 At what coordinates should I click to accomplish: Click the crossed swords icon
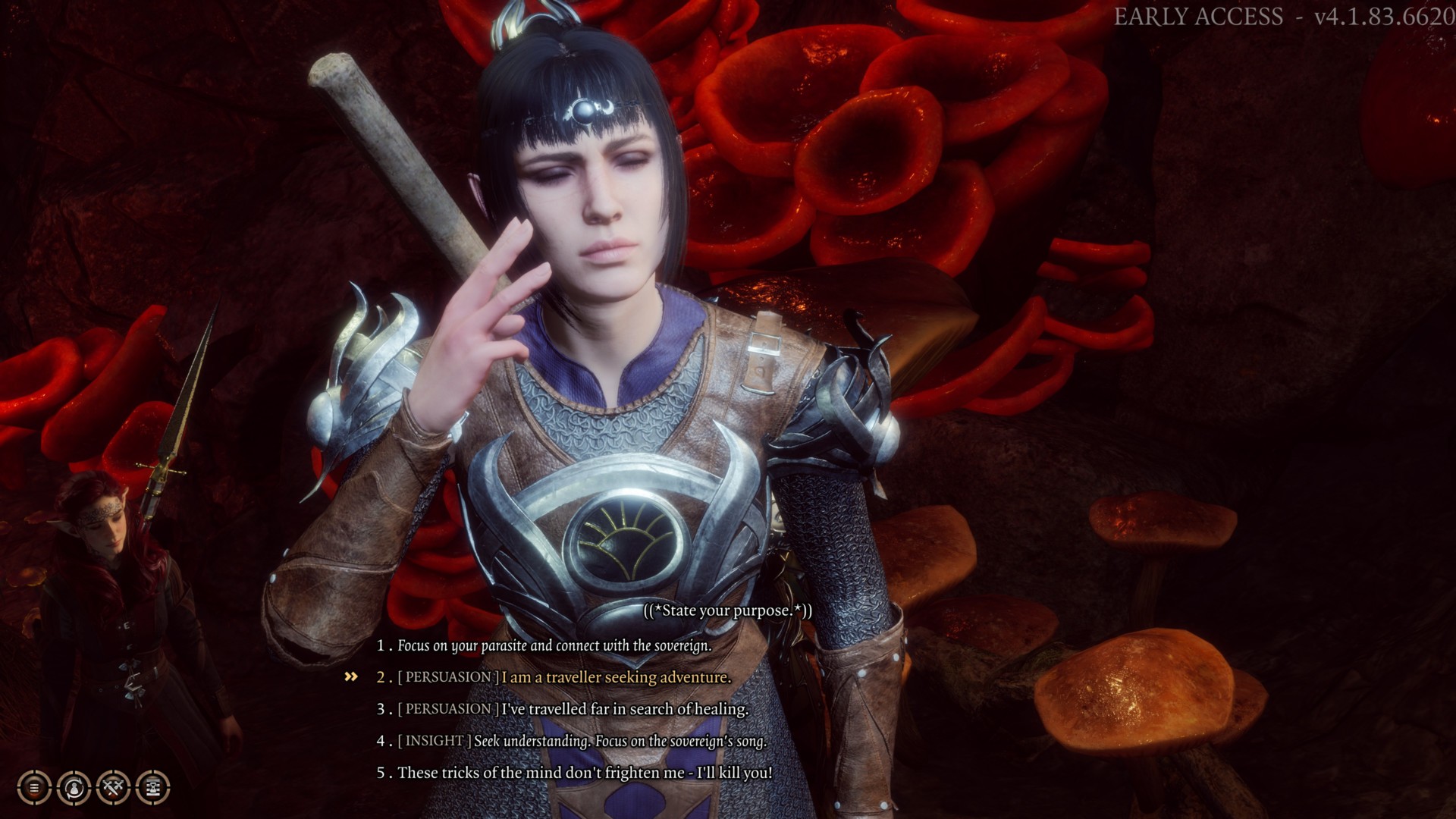point(114,788)
